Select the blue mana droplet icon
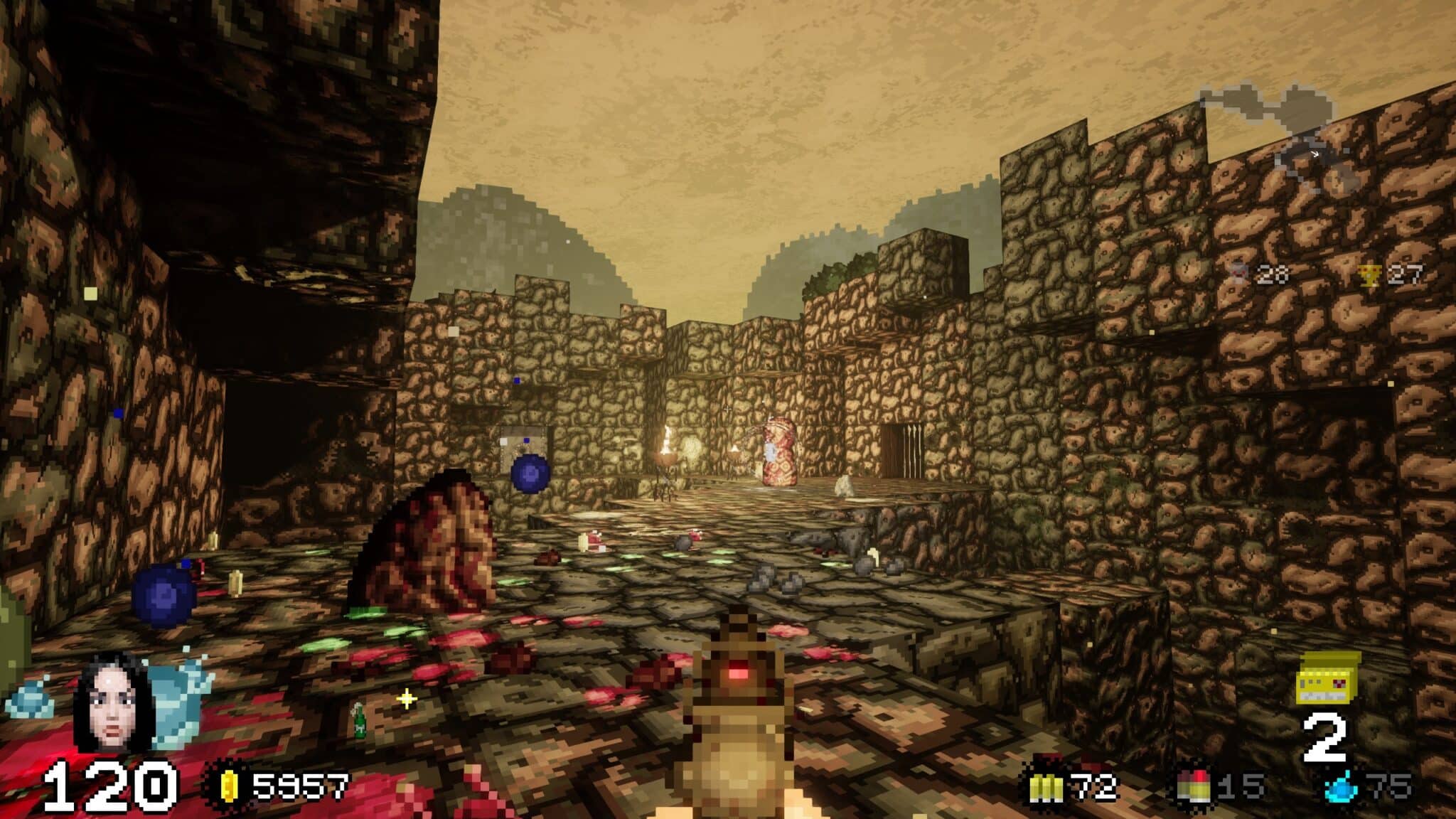Image resolution: width=1456 pixels, height=819 pixels. pos(1341,788)
